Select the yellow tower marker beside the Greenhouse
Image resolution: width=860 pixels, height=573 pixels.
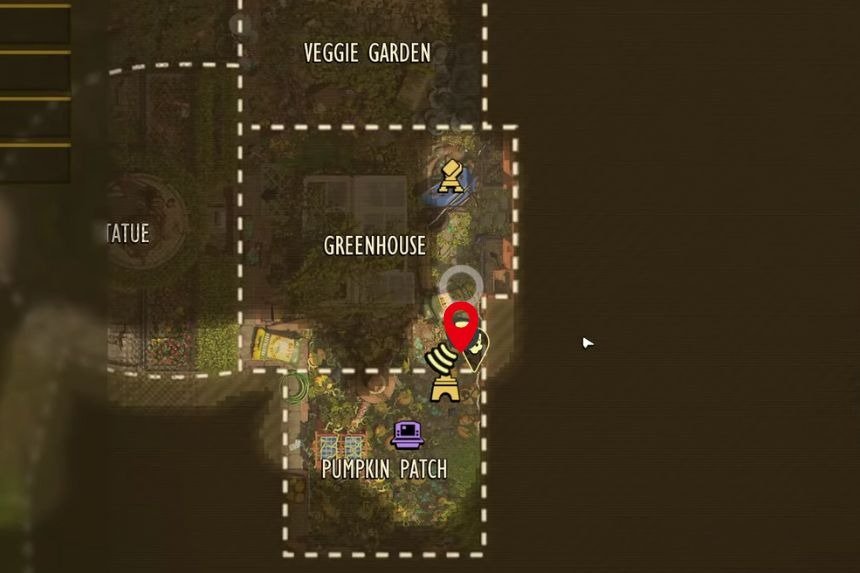[451, 176]
